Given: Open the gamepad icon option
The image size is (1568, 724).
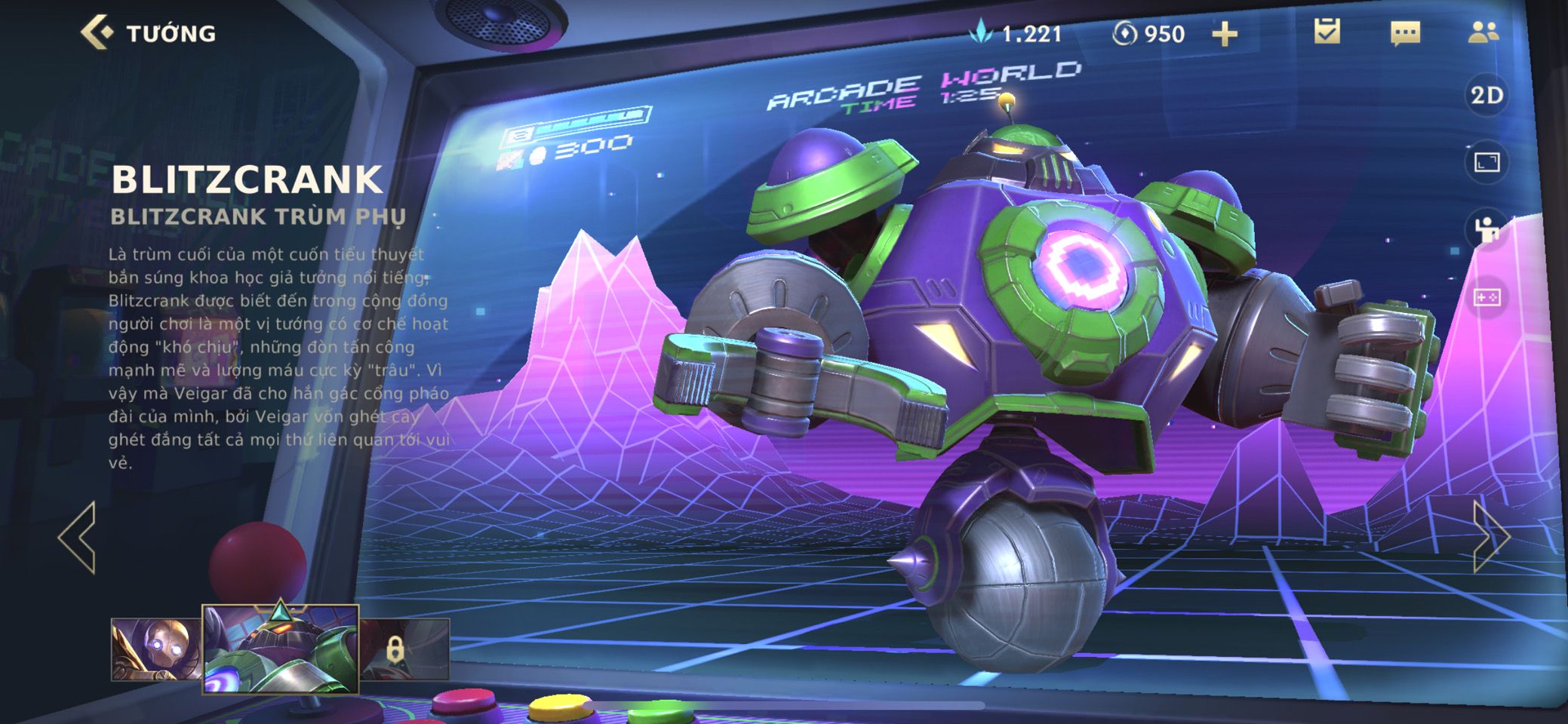Looking at the screenshot, I should (1487, 298).
